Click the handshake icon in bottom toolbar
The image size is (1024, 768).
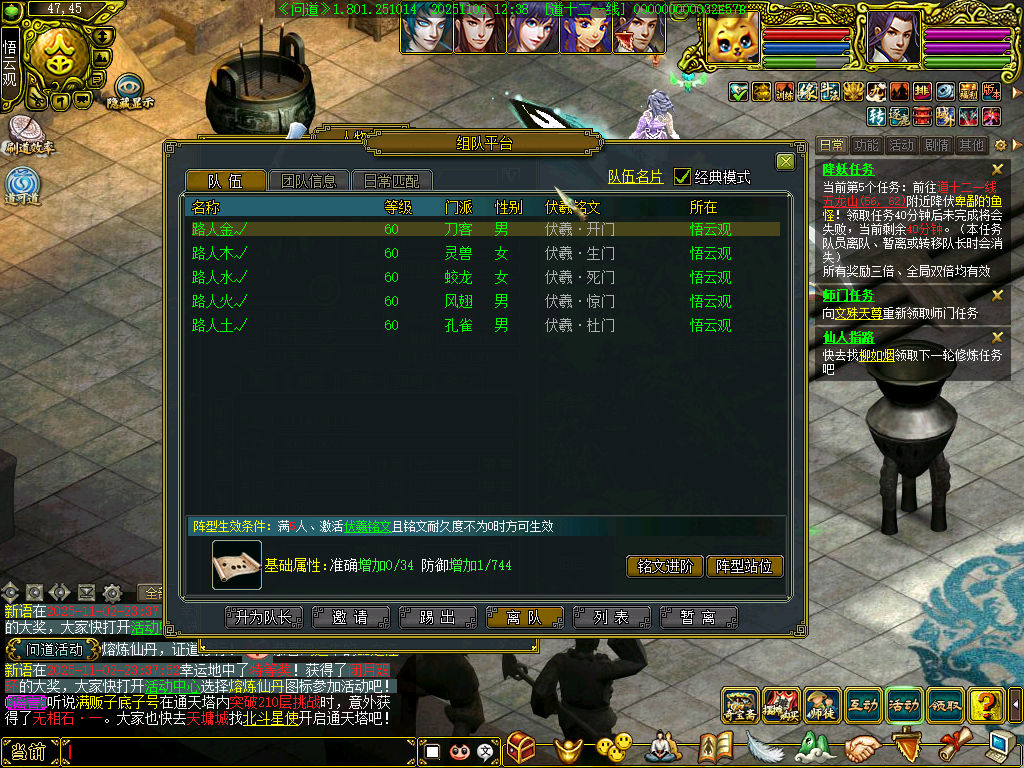coord(862,747)
